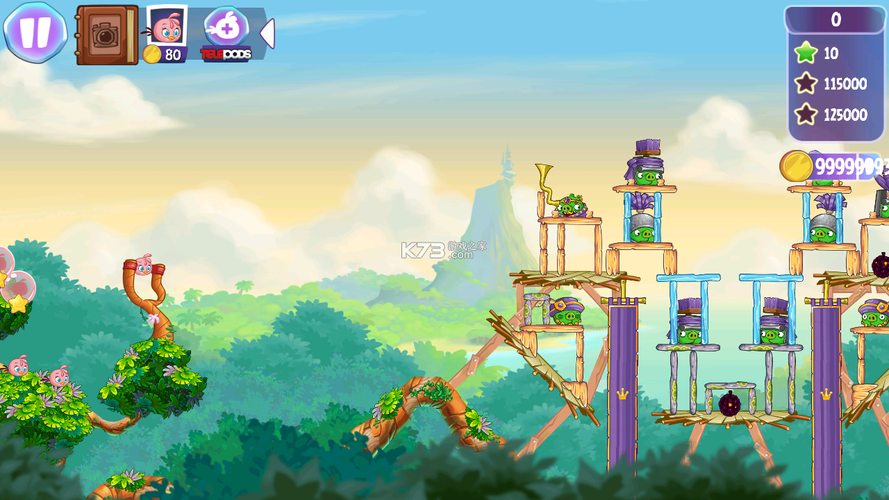Open the coin shop from the coin counter
The image size is (889, 500).
(832, 166)
